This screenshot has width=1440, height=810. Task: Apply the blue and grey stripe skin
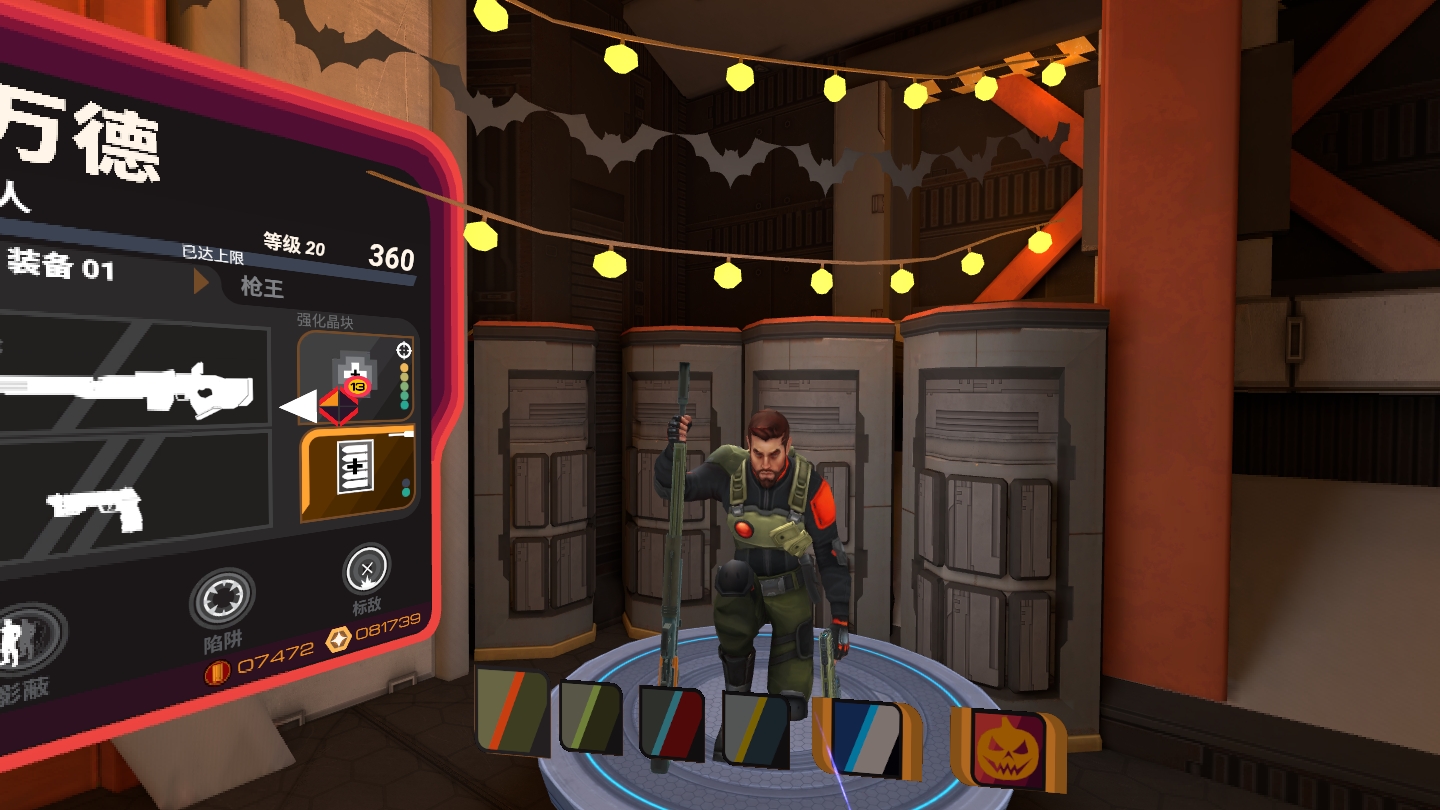(x=864, y=738)
